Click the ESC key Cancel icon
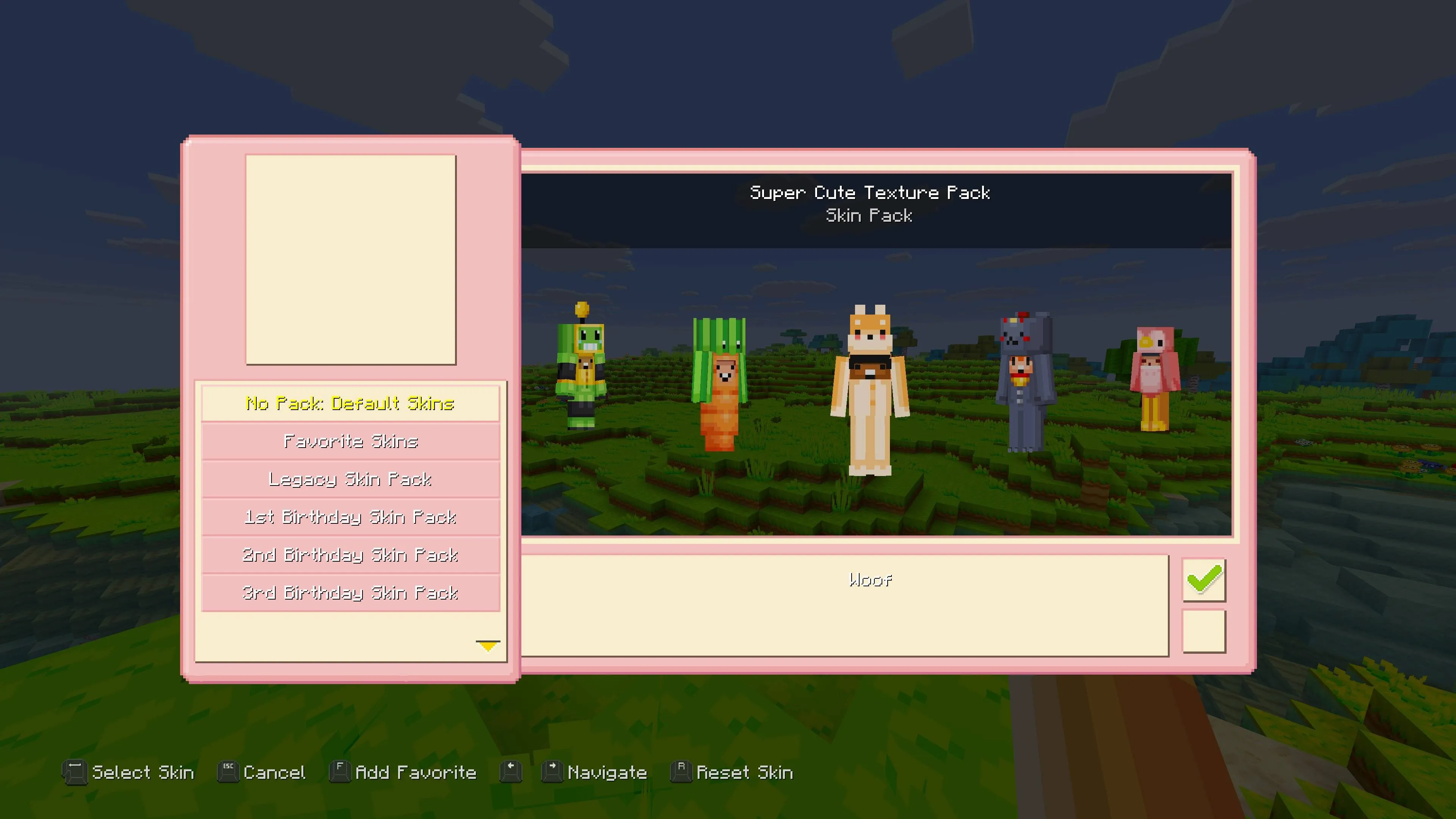1456x819 pixels. pyautogui.click(x=228, y=772)
